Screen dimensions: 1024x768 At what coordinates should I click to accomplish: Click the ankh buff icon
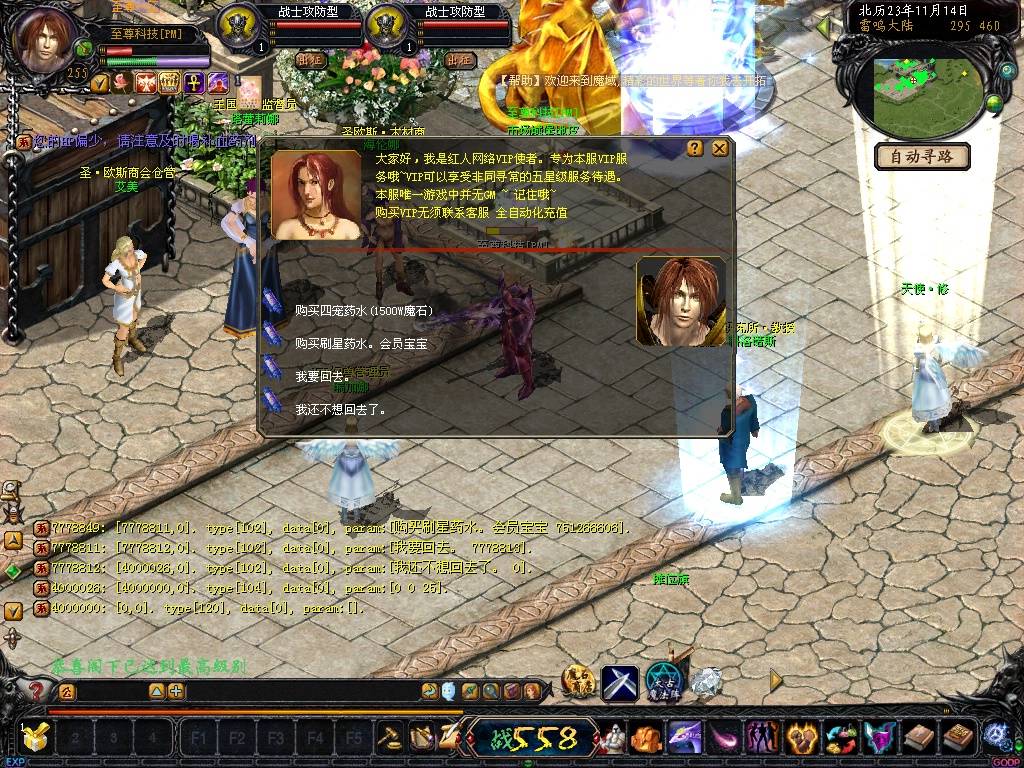click(193, 82)
